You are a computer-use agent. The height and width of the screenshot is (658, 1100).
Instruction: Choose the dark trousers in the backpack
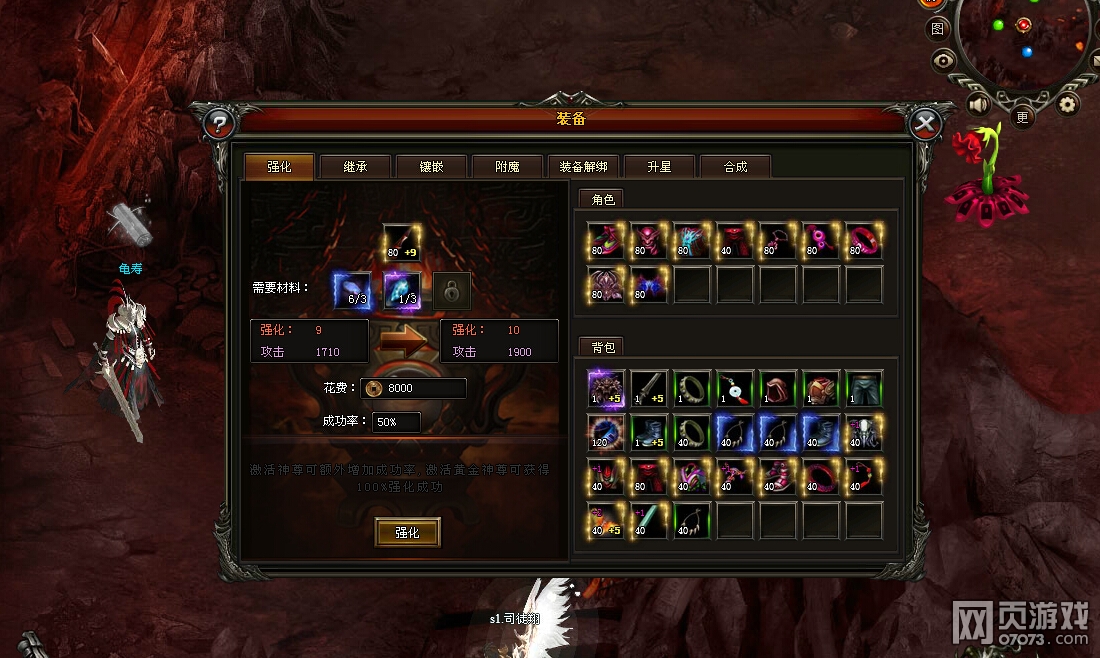(x=864, y=388)
